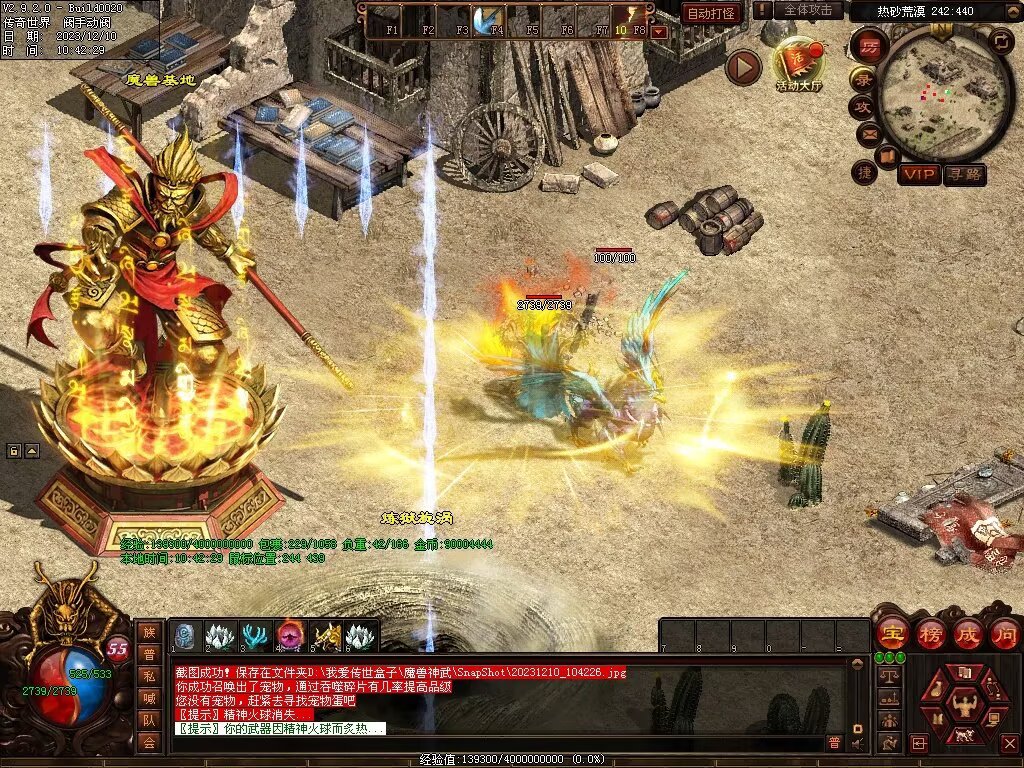Image resolution: width=1024 pixels, height=768 pixels.
Task: Activate the 寻路 pathfinding button
Action: coord(965,174)
